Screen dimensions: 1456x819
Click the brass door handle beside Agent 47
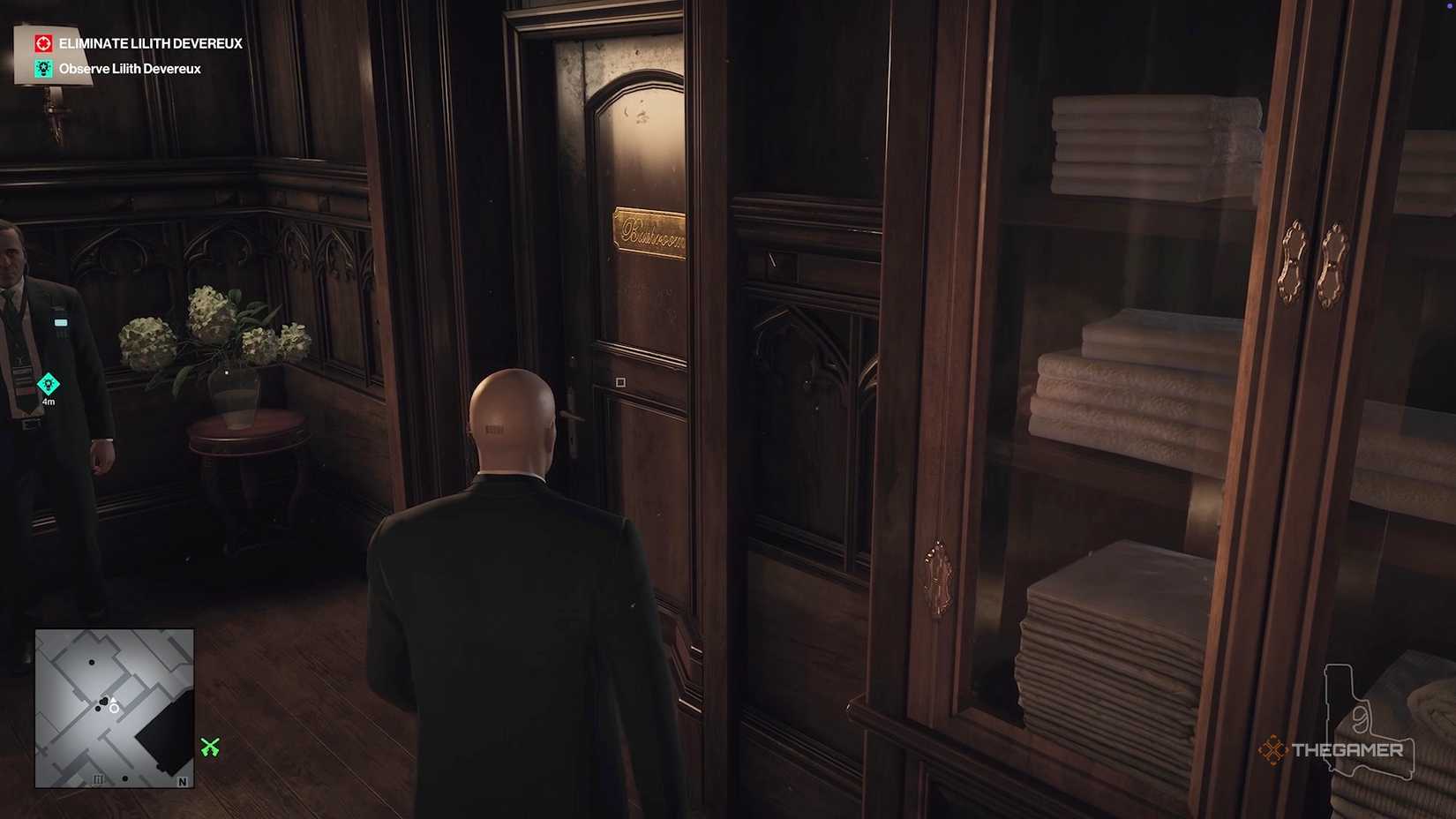[x=572, y=415]
